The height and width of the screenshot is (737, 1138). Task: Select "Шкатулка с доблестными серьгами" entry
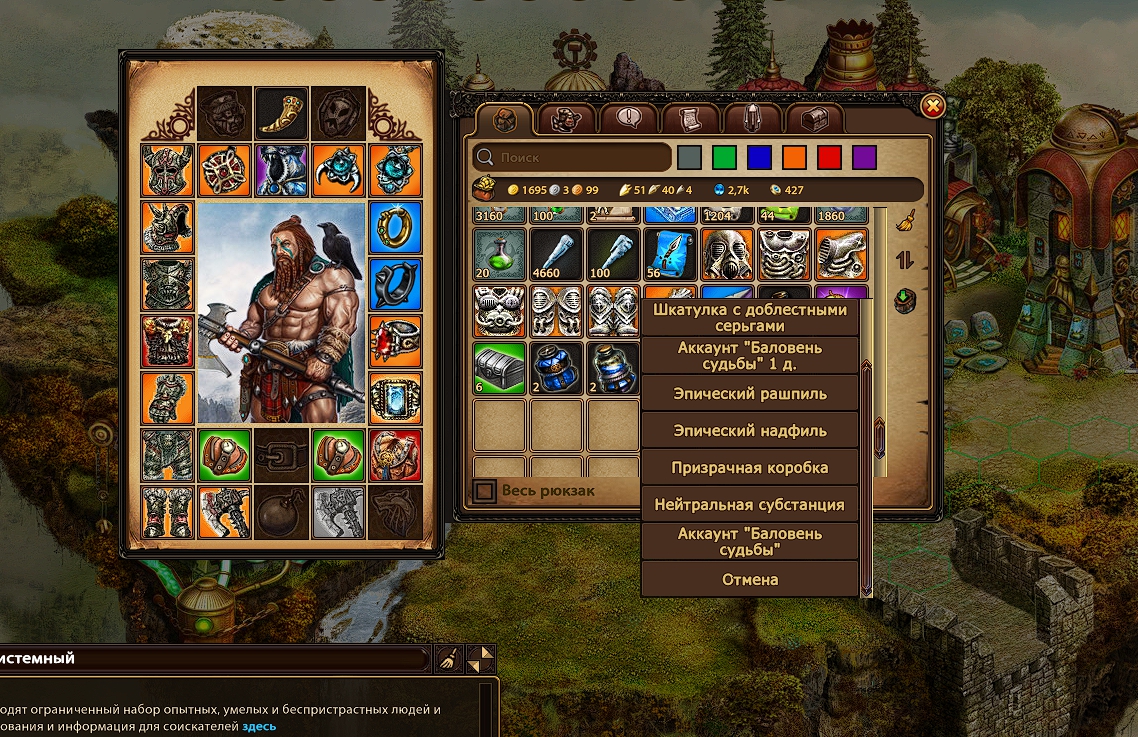click(750, 318)
